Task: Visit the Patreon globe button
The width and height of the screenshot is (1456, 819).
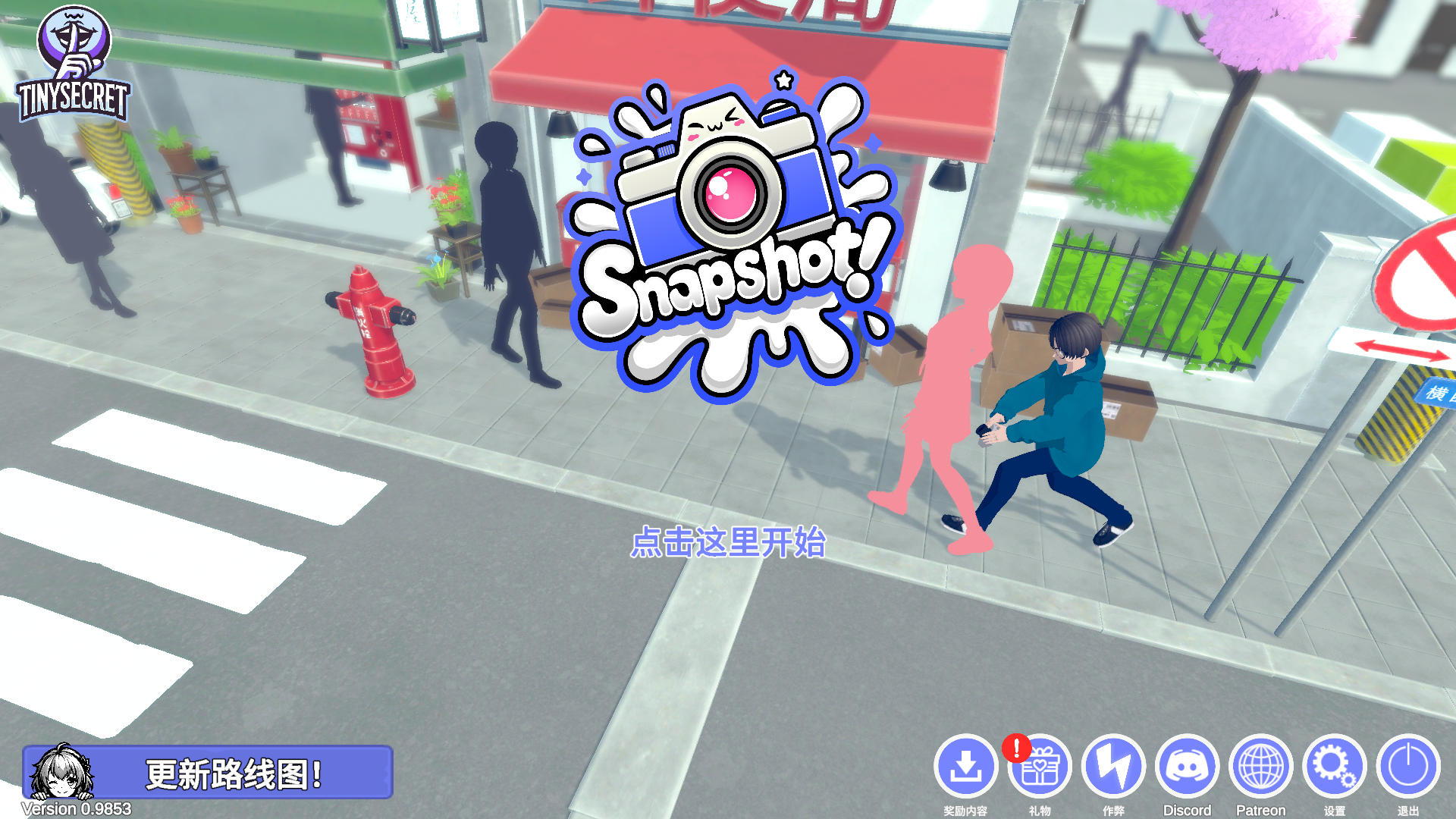Action: (1260, 766)
